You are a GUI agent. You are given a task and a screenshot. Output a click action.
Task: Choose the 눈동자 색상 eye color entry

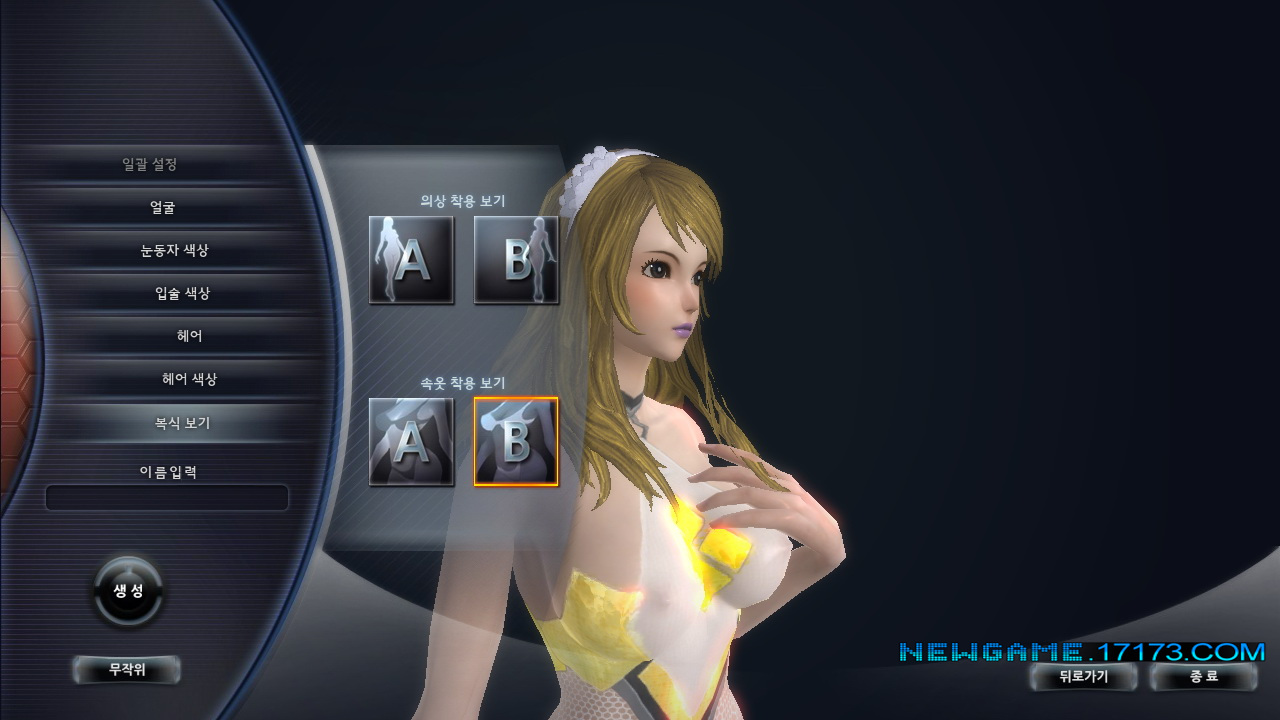pyautogui.click(x=174, y=251)
